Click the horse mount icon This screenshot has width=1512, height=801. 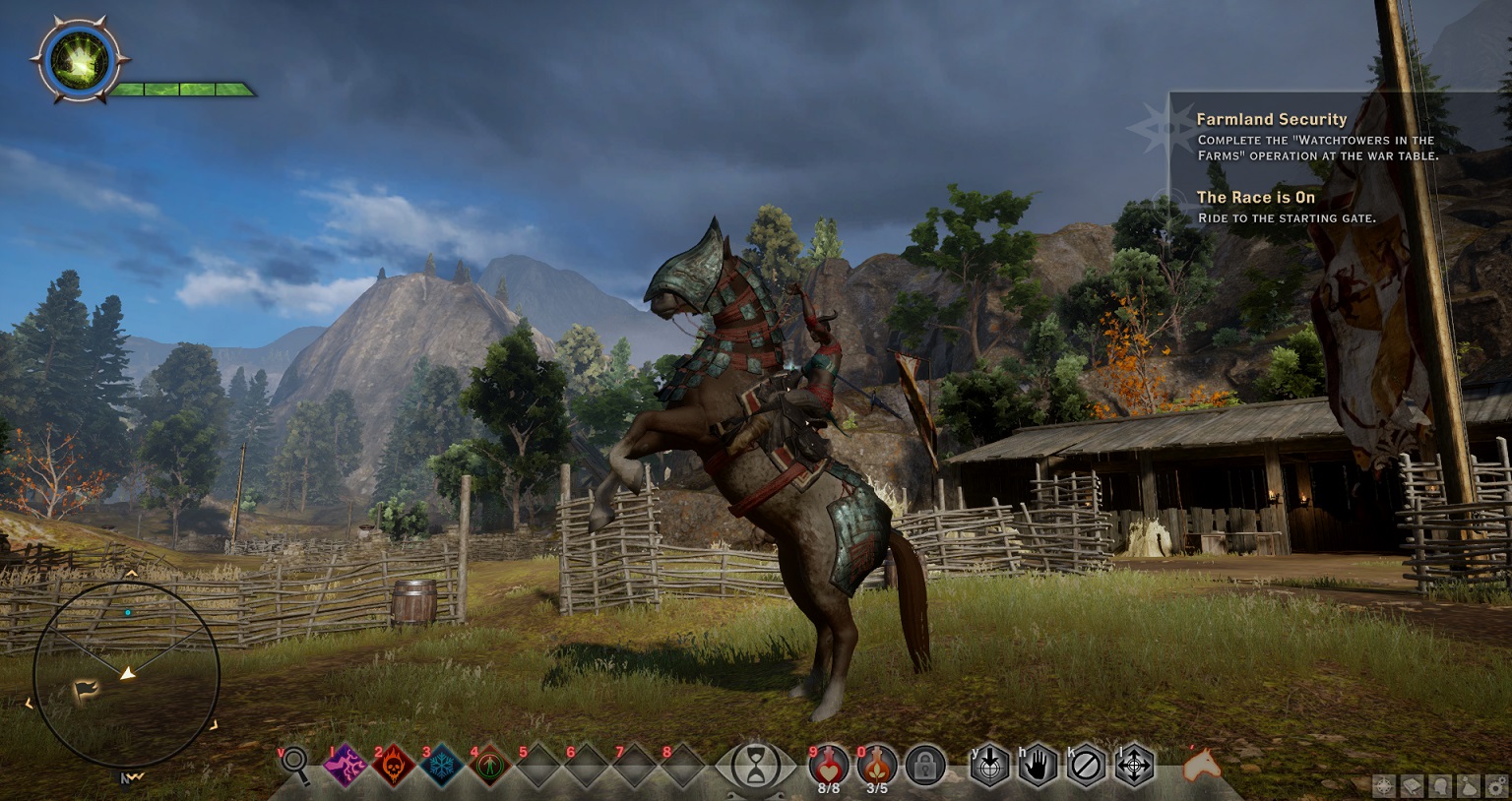pos(1200,764)
